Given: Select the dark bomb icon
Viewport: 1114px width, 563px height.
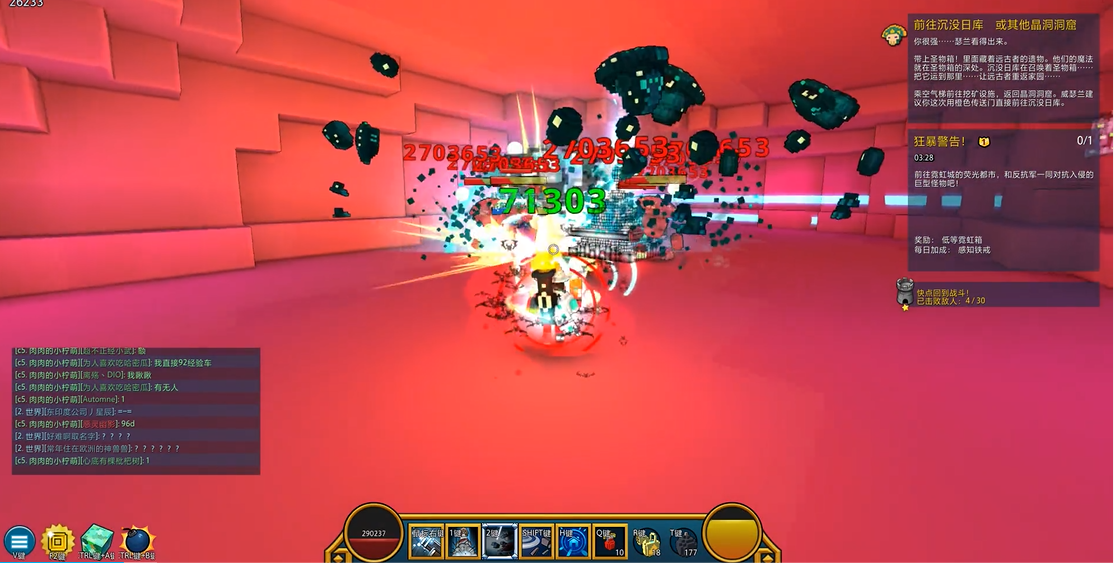Looking at the screenshot, I should (136, 540).
